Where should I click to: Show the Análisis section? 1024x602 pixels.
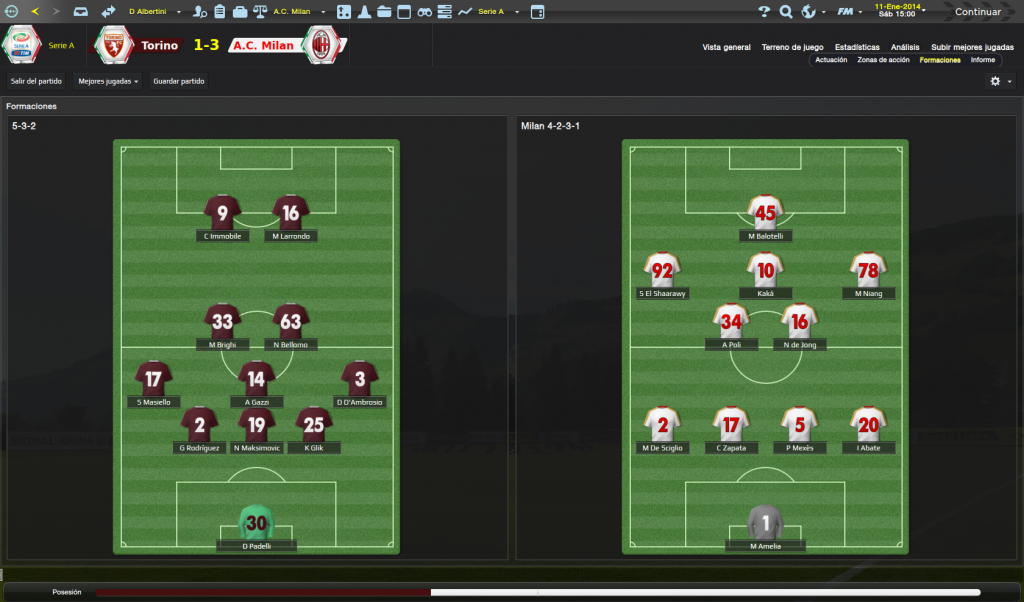(905, 47)
